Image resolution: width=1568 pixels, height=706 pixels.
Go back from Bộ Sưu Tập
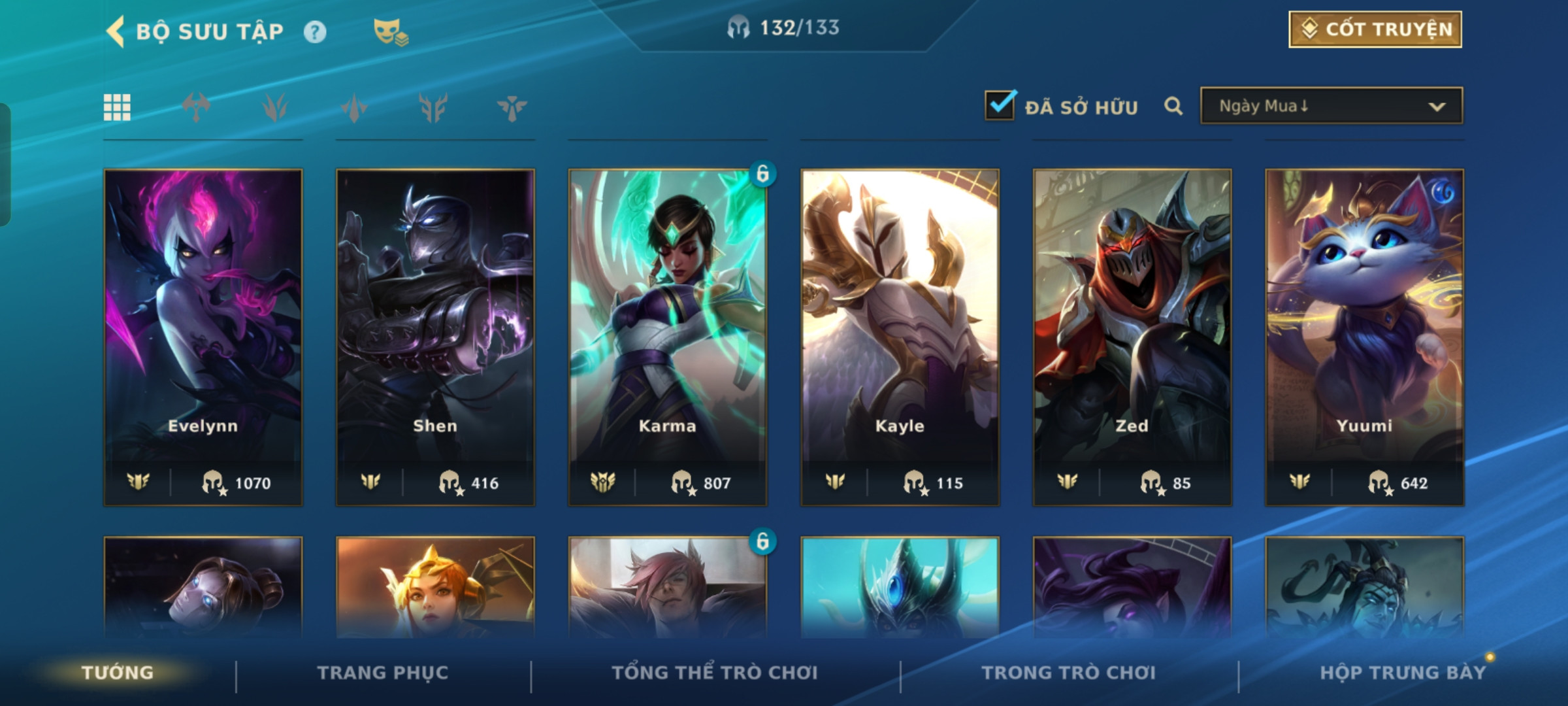pyautogui.click(x=116, y=31)
